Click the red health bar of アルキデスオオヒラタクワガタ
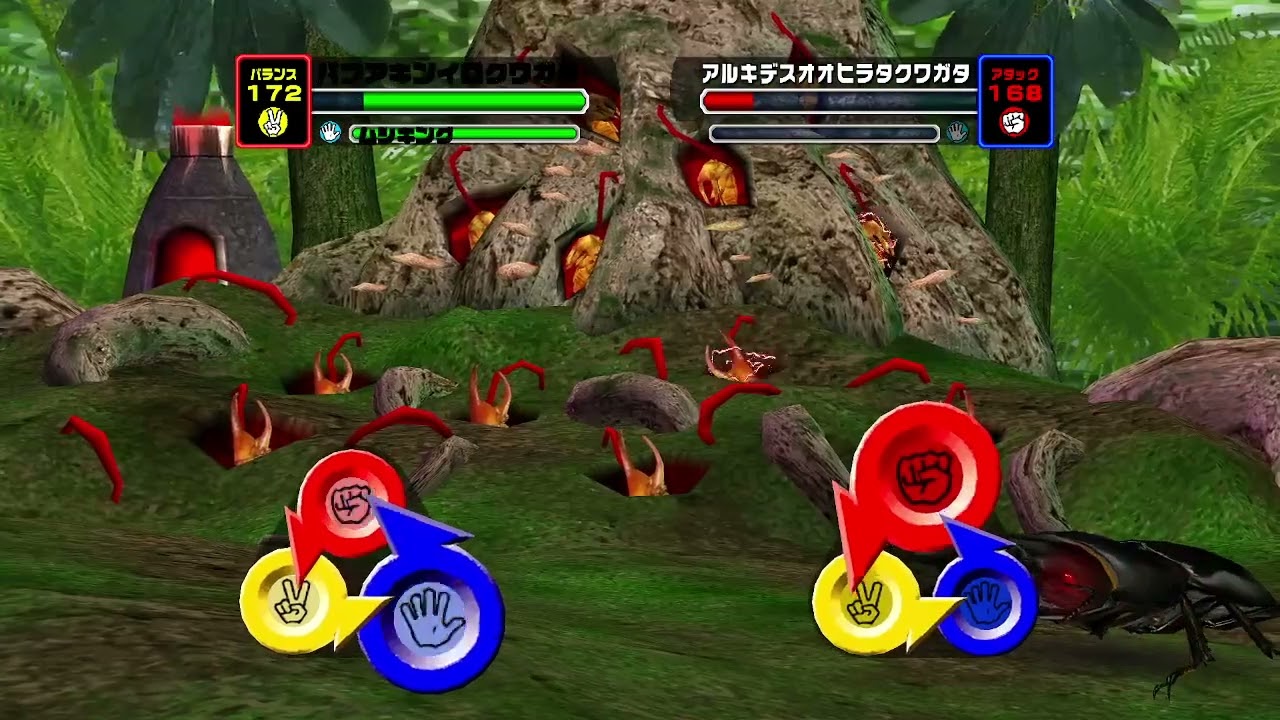Viewport: 1280px width, 720px height. 730,99
